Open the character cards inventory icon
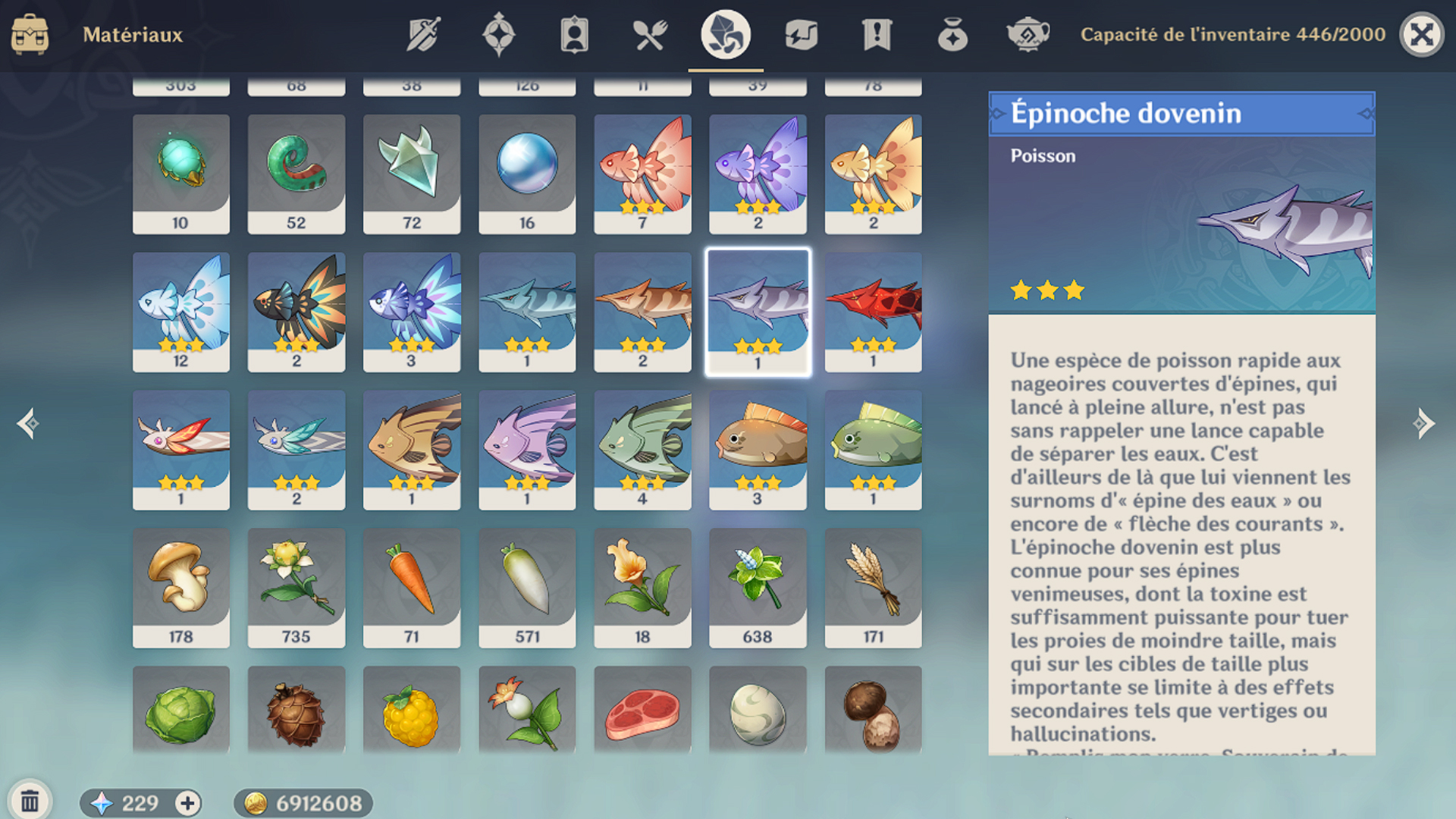Image resolution: width=1456 pixels, height=819 pixels. click(574, 34)
